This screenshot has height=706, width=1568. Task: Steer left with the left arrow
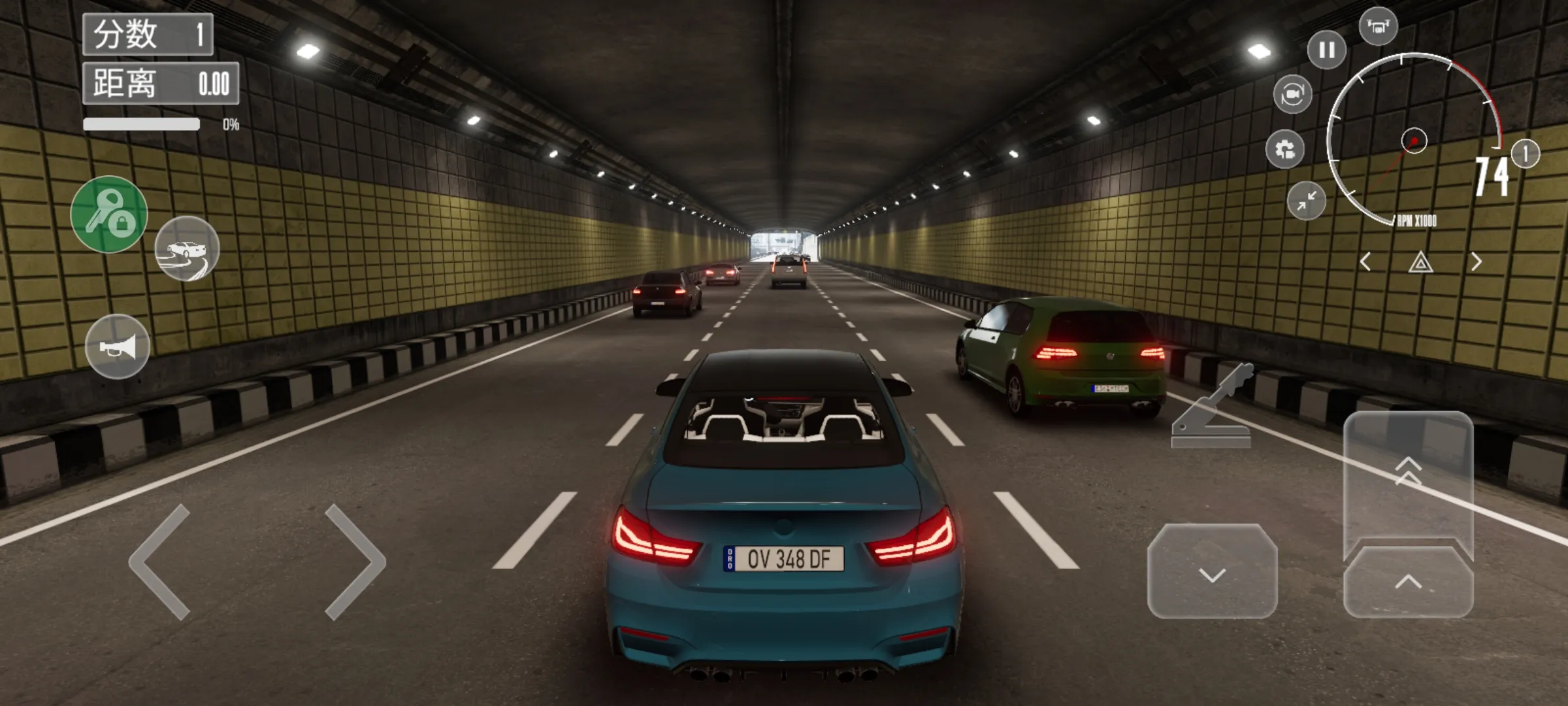click(160, 562)
